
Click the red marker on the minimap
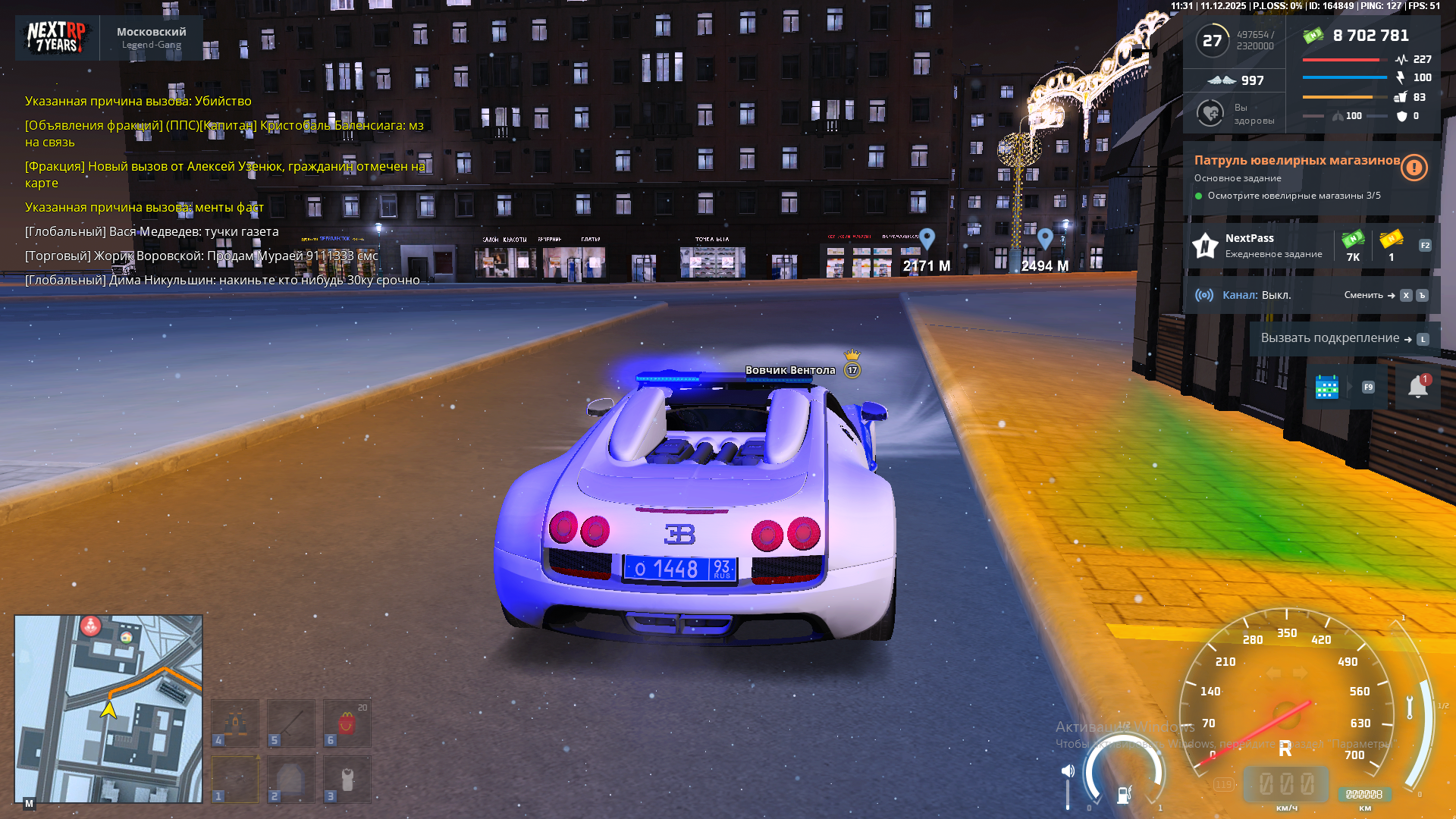(91, 626)
